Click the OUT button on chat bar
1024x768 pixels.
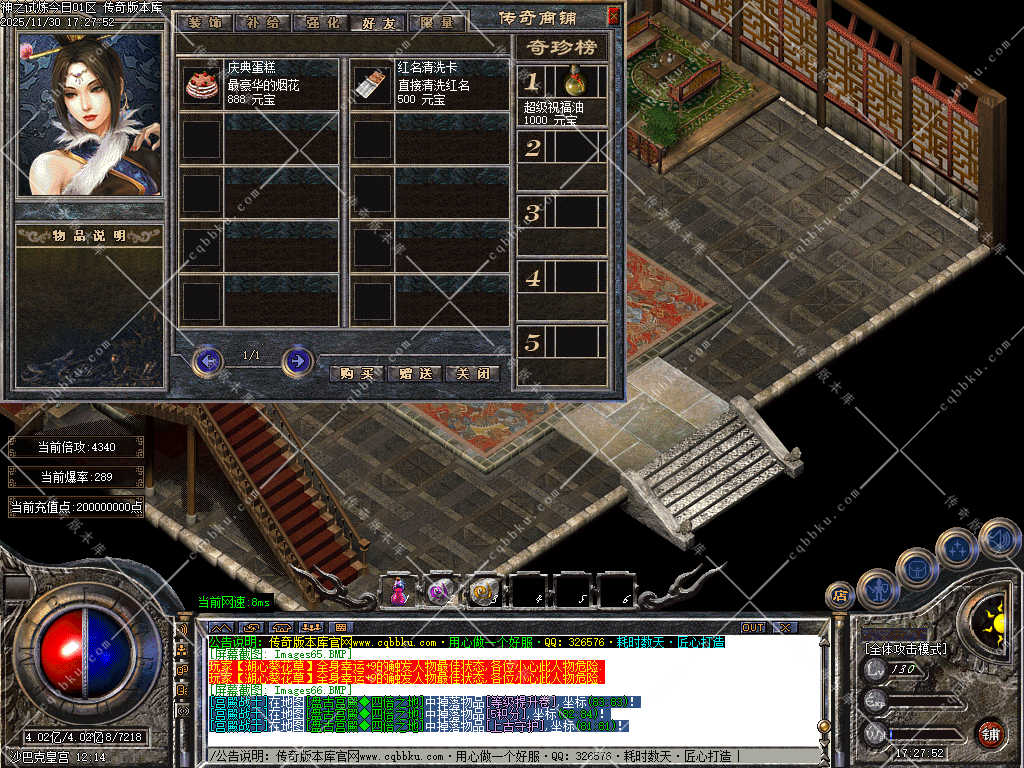752,627
